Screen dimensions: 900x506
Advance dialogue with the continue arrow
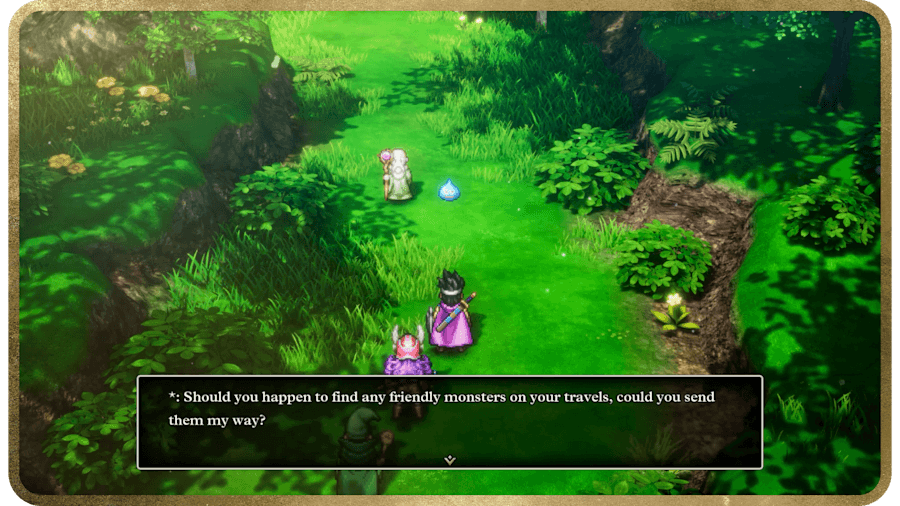tap(450, 459)
